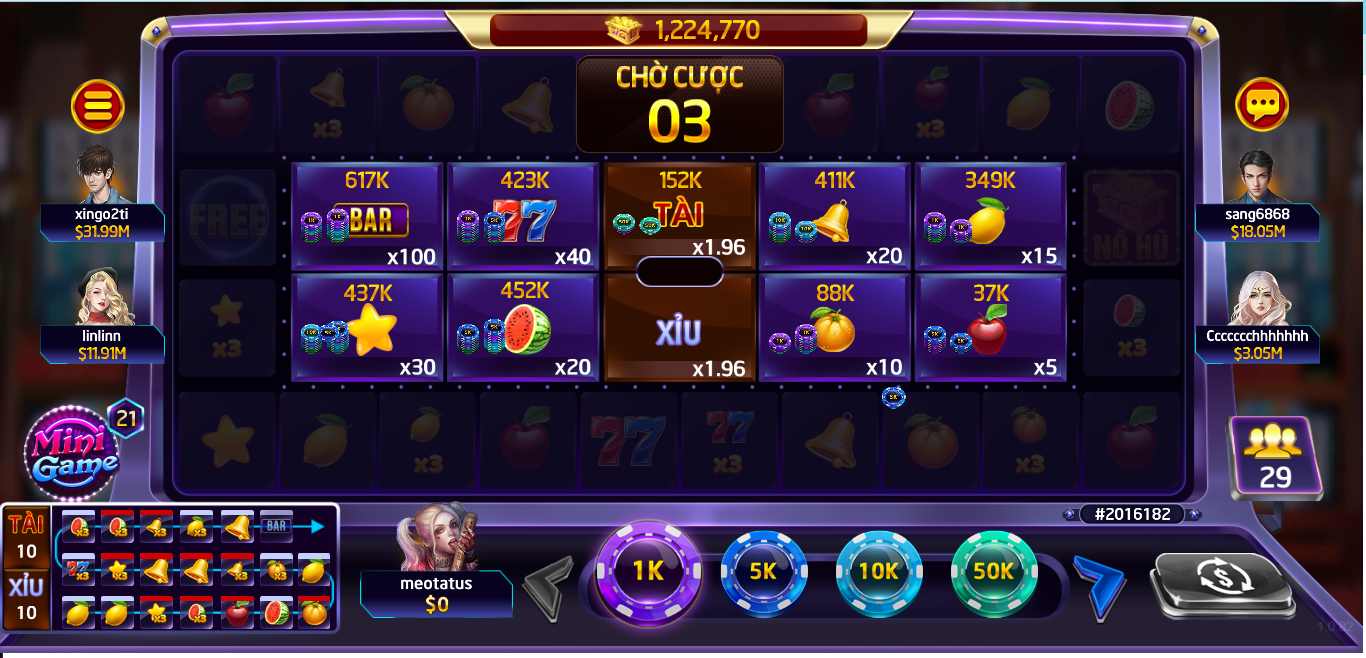Bet on the apple x5 tile
The image size is (1366, 658).
pyautogui.click(x=990, y=328)
